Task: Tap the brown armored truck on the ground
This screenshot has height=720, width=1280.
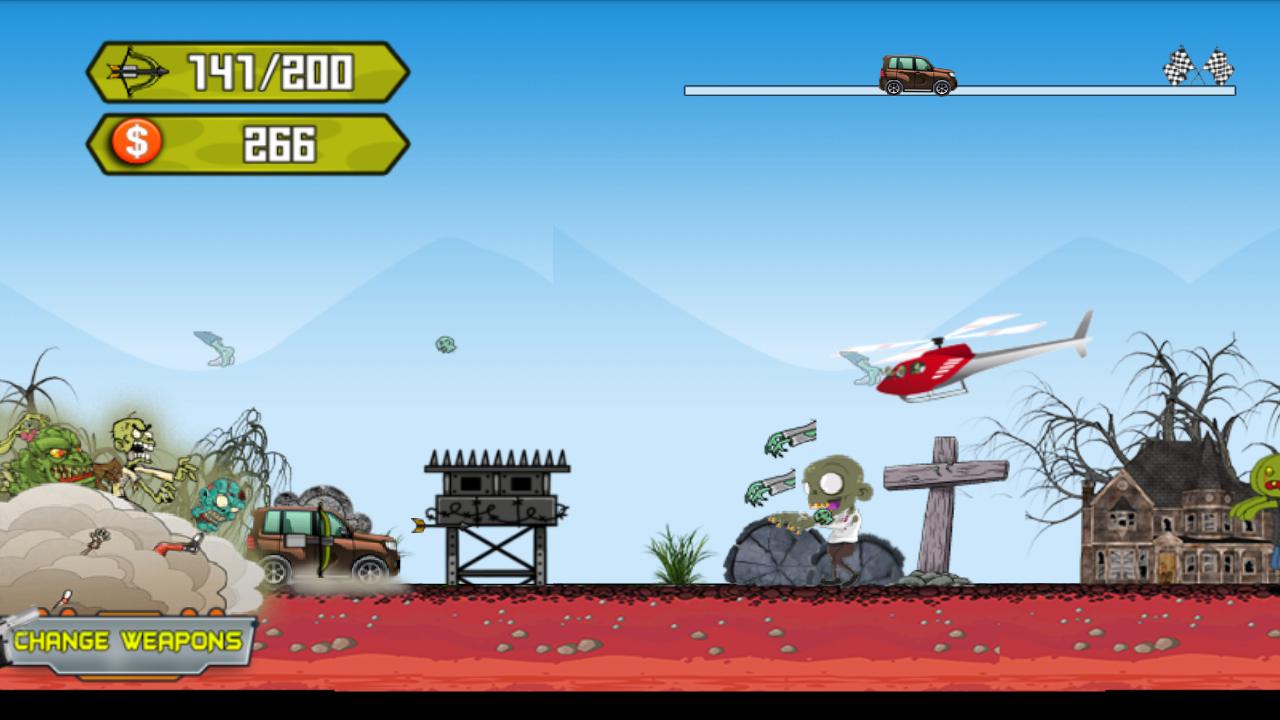Action: (x=325, y=545)
